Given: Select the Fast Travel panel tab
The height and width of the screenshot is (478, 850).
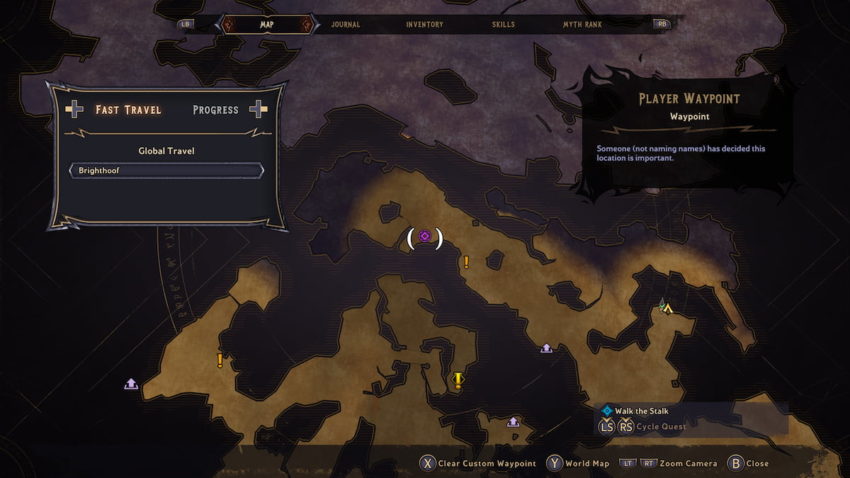Looking at the screenshot, I should pos(128,110).
